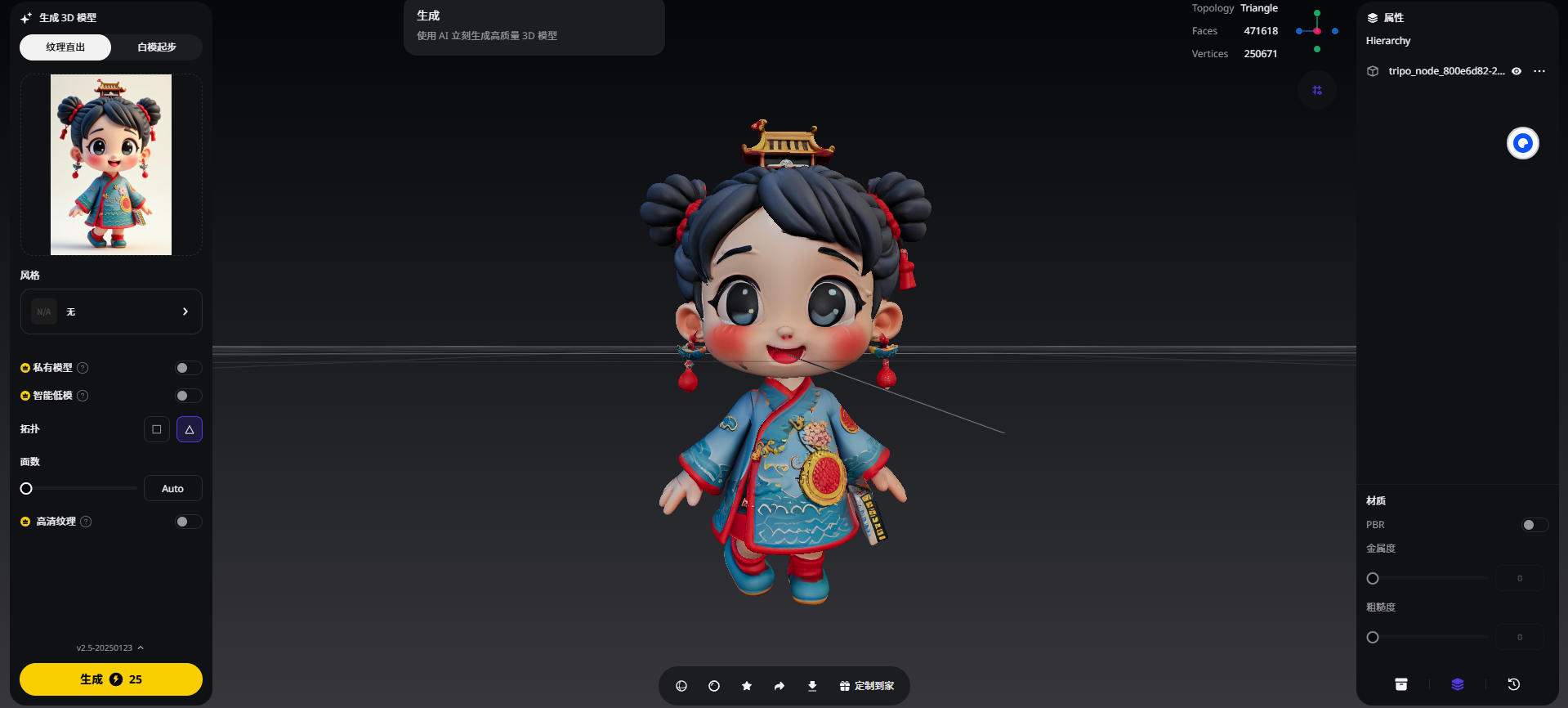Expand the v2.5-20250123 version selector
This screenshot has width=1568, height=708.
click(109, 648)
